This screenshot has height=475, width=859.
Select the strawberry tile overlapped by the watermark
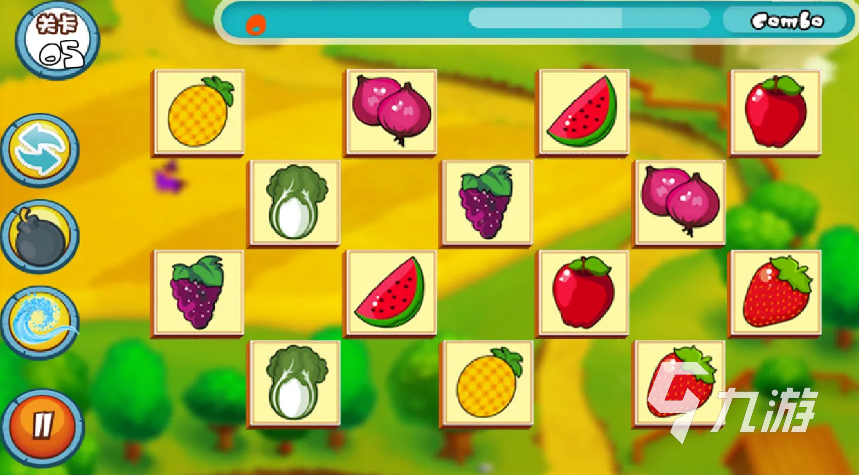click(x=680, y=384)
